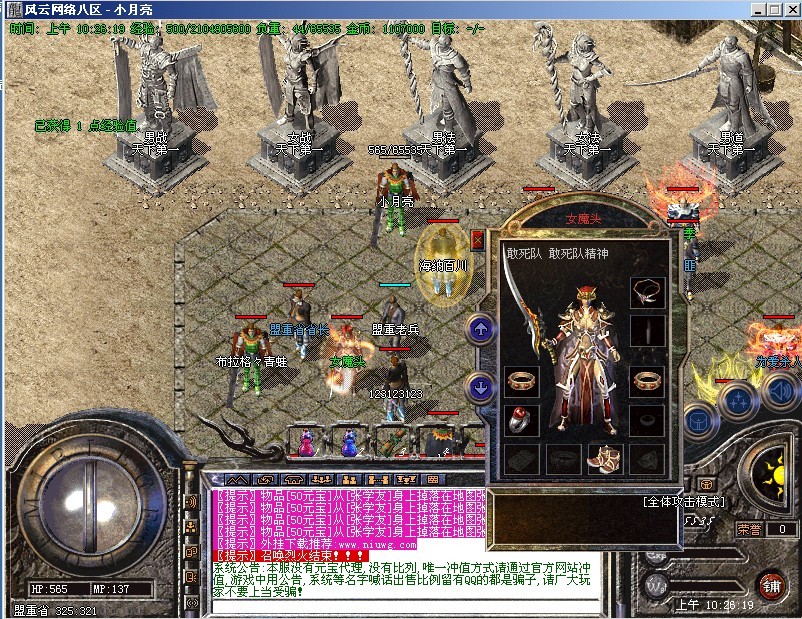This screenshot has width=802, height=619.
Task: Select the equipped boots slot
Action: (603, 458)
